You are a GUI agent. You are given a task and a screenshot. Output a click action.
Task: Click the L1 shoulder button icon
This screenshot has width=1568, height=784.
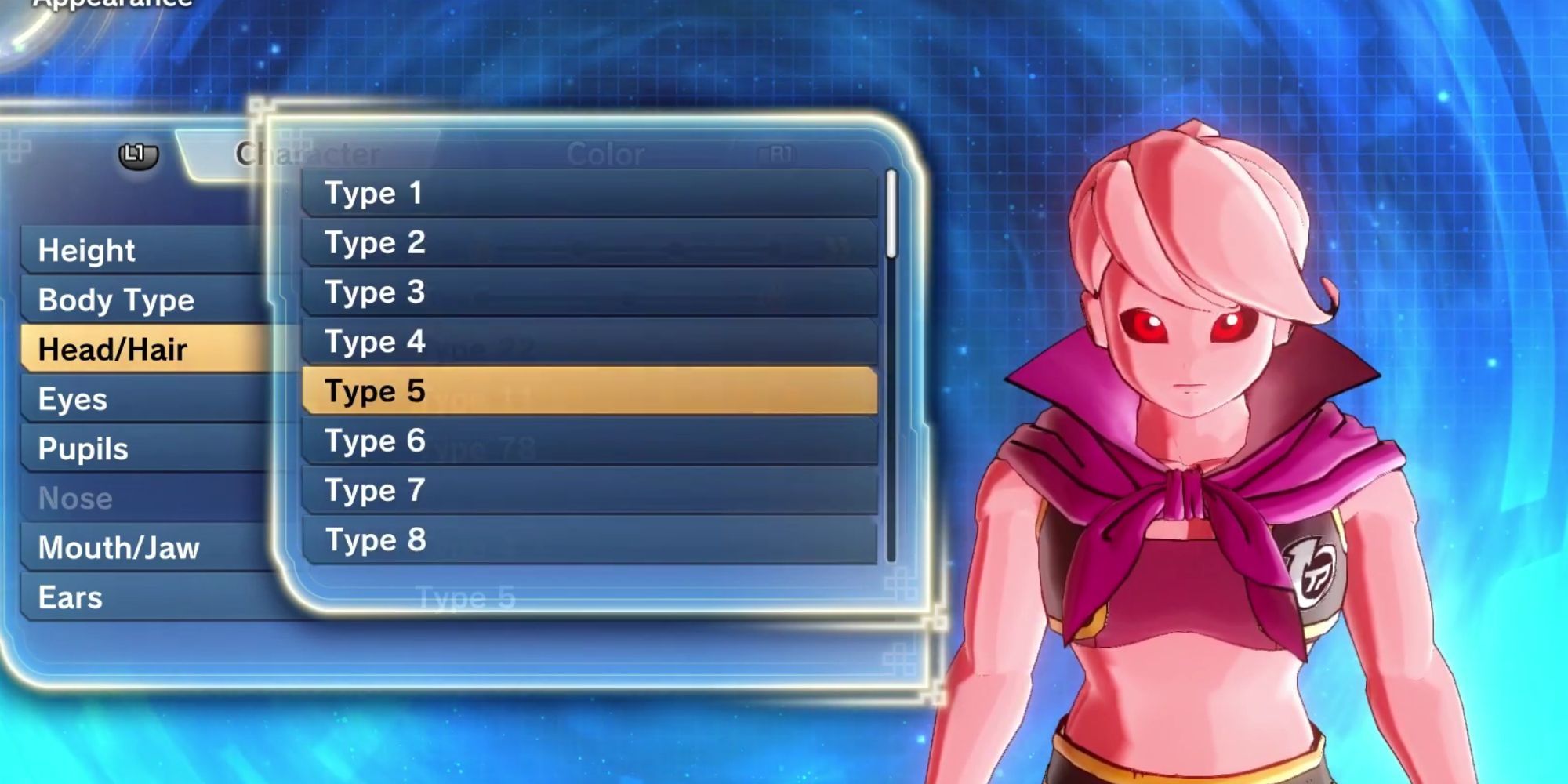pos(137,154)
